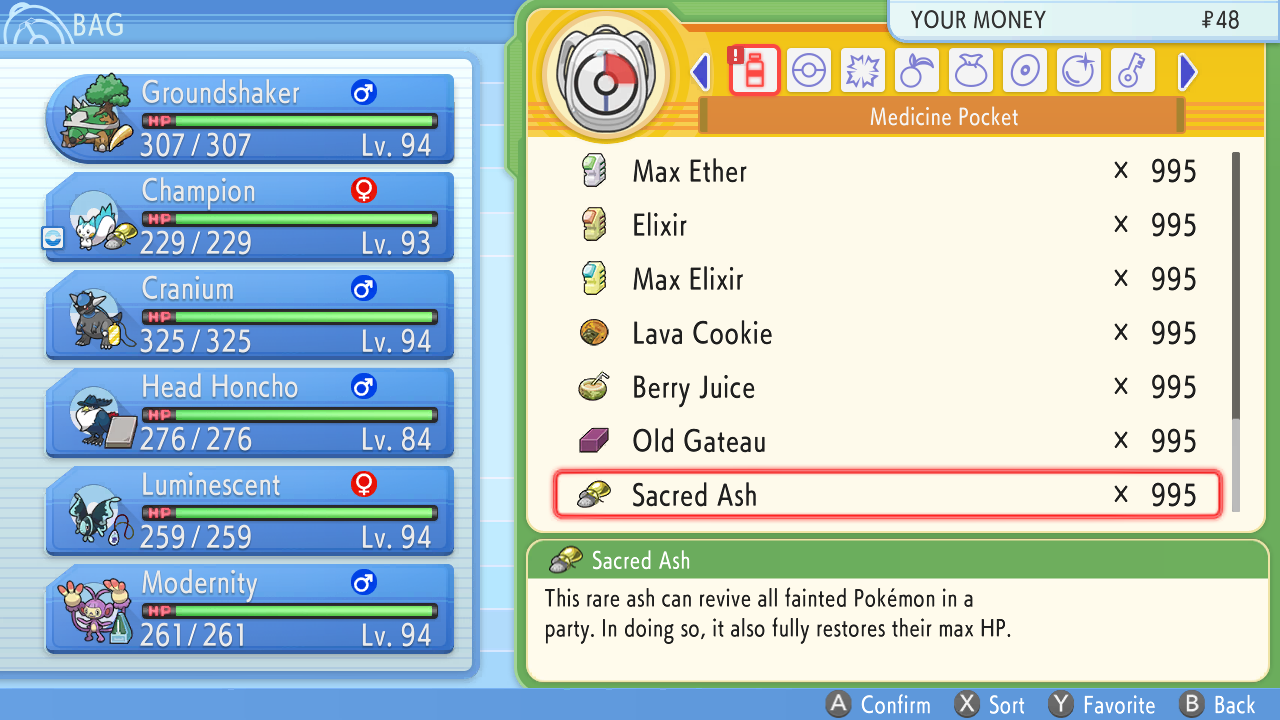Image resolution: width=1280 pixels, height=720 pixels.
Task: Open the Battle Items pocket
Action: click(x=863, y=70)
